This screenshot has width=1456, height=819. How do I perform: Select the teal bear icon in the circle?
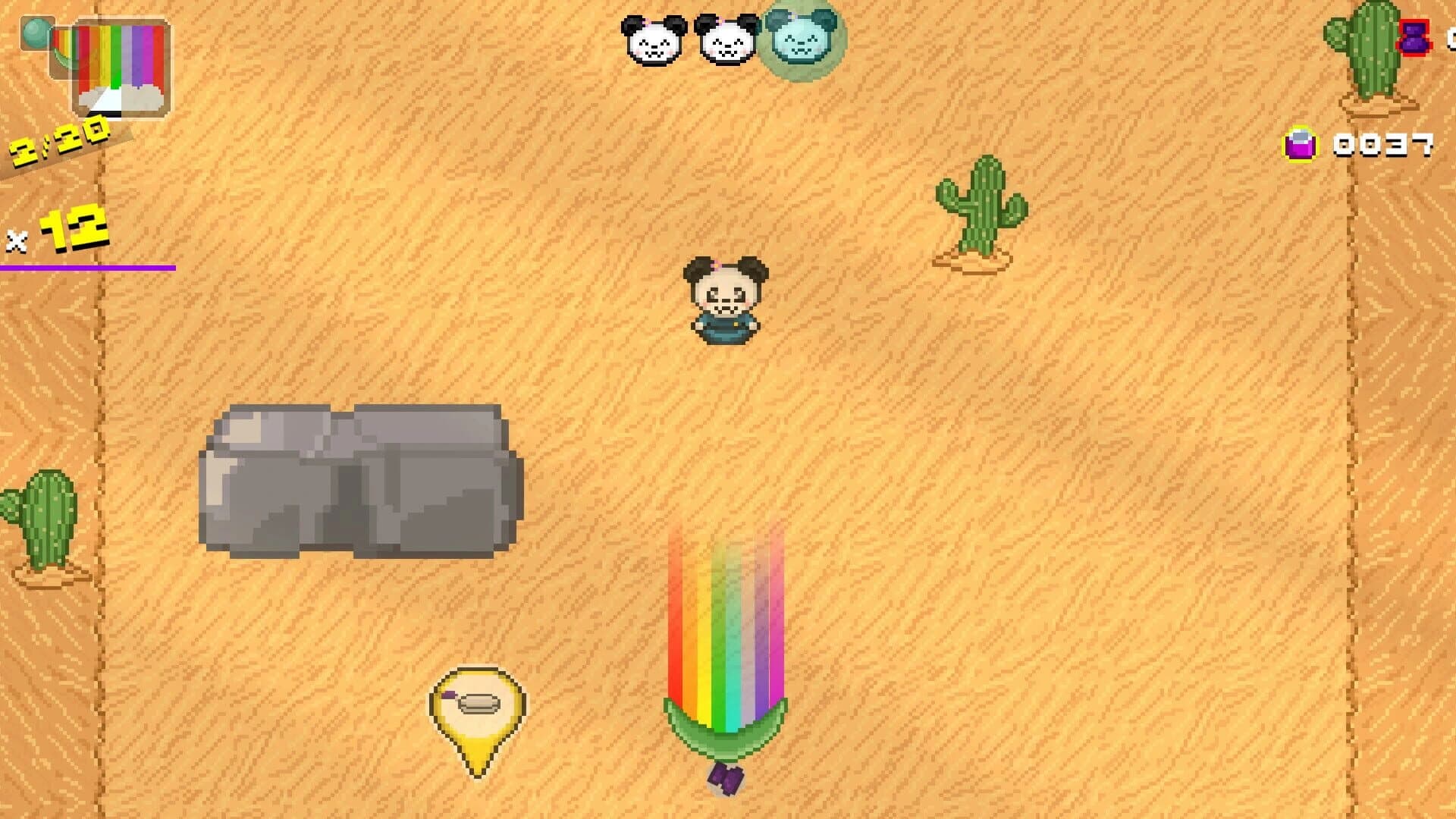pos(797,38)
